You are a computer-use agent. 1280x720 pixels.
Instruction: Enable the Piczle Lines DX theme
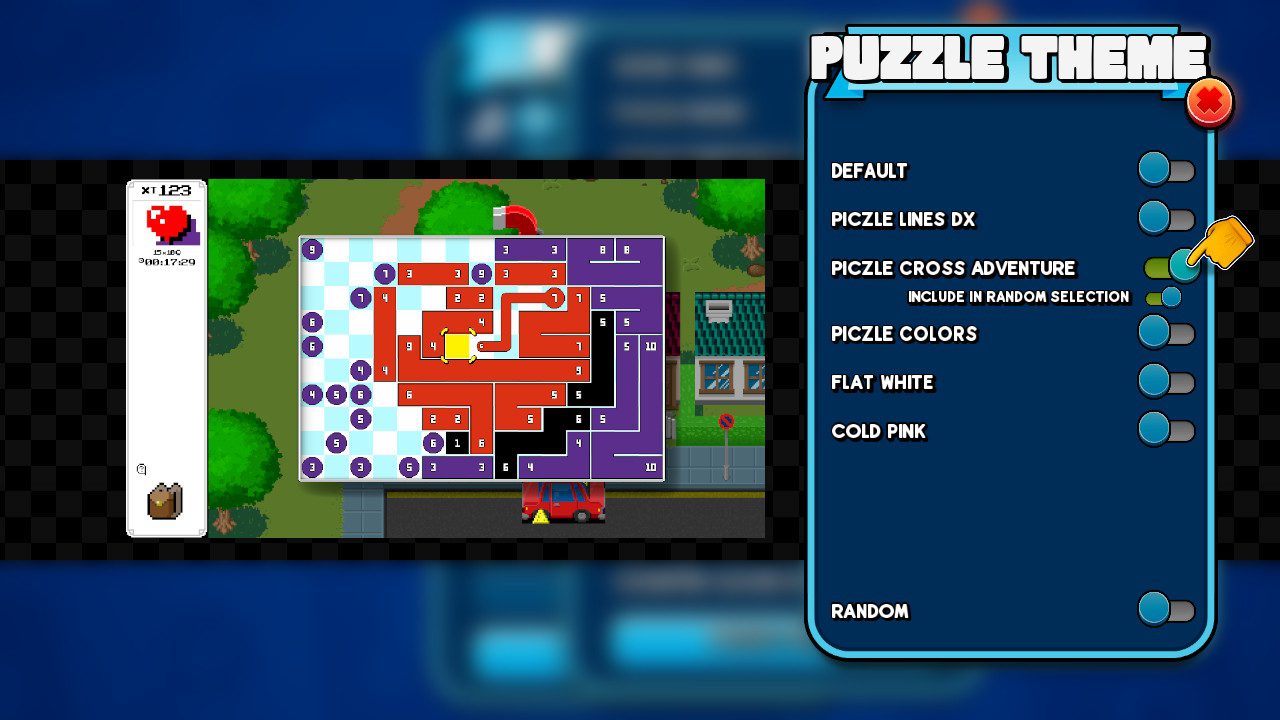pos(1166,218)
